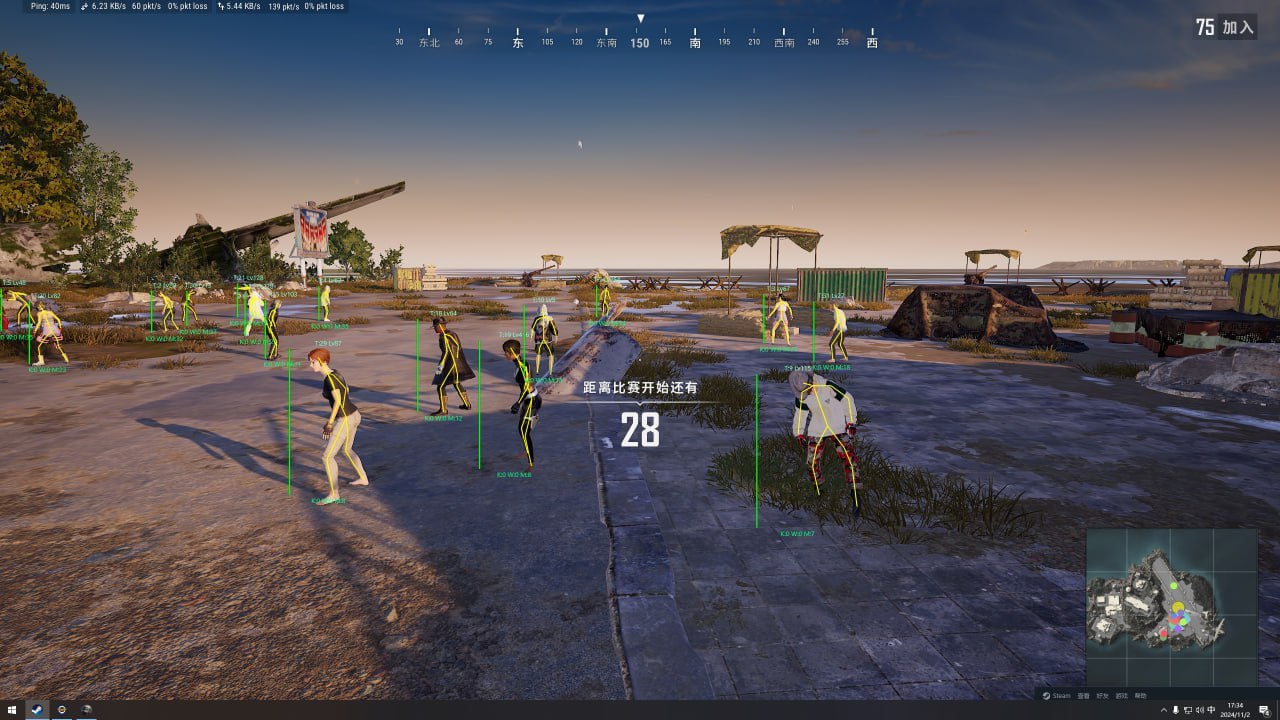Open the 帮助 menu in the Steam overlay
The width and height of the screenshot is (1280, 720).
point(1139,696)
